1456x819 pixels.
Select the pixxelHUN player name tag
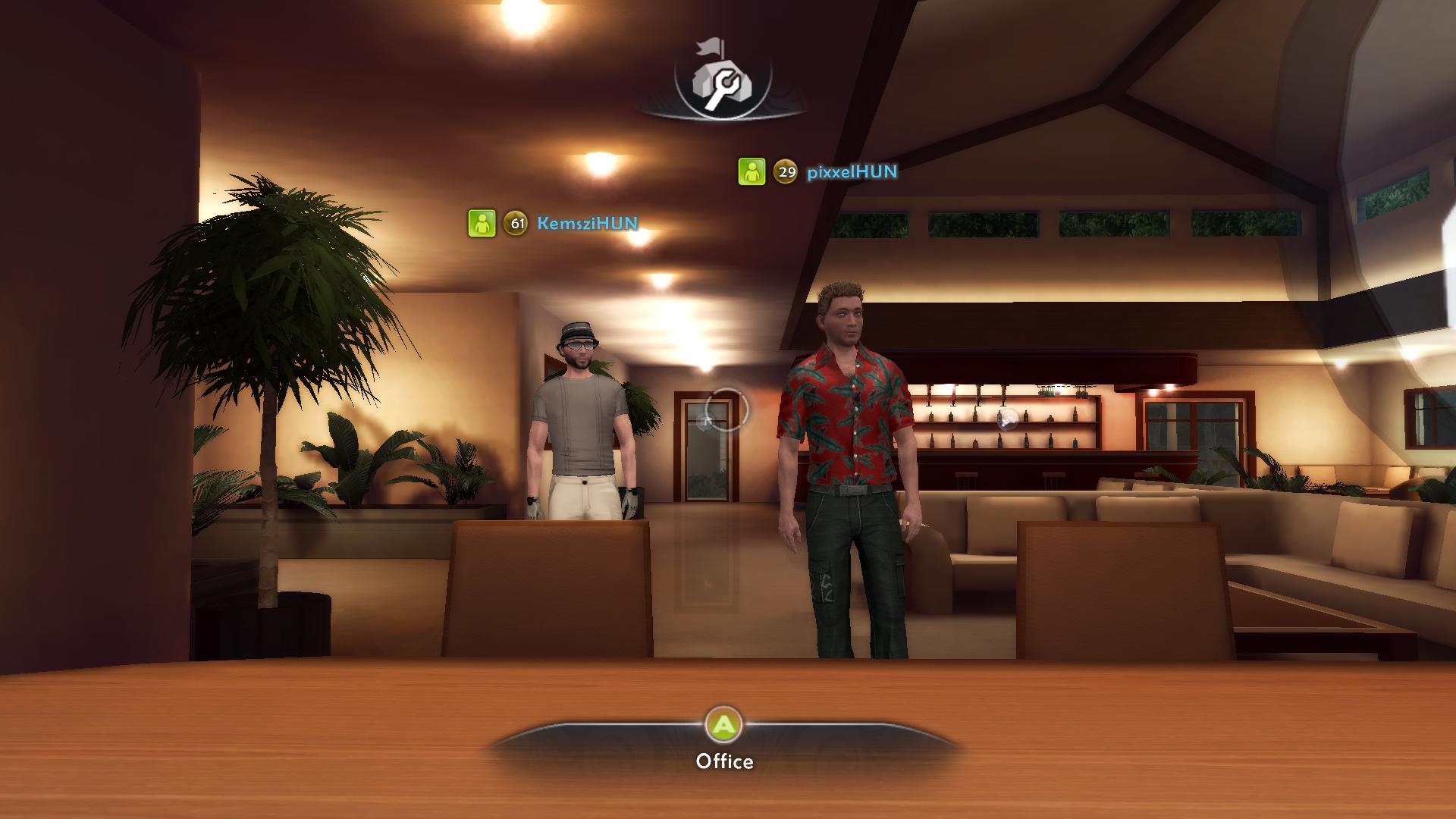[852, 172]
